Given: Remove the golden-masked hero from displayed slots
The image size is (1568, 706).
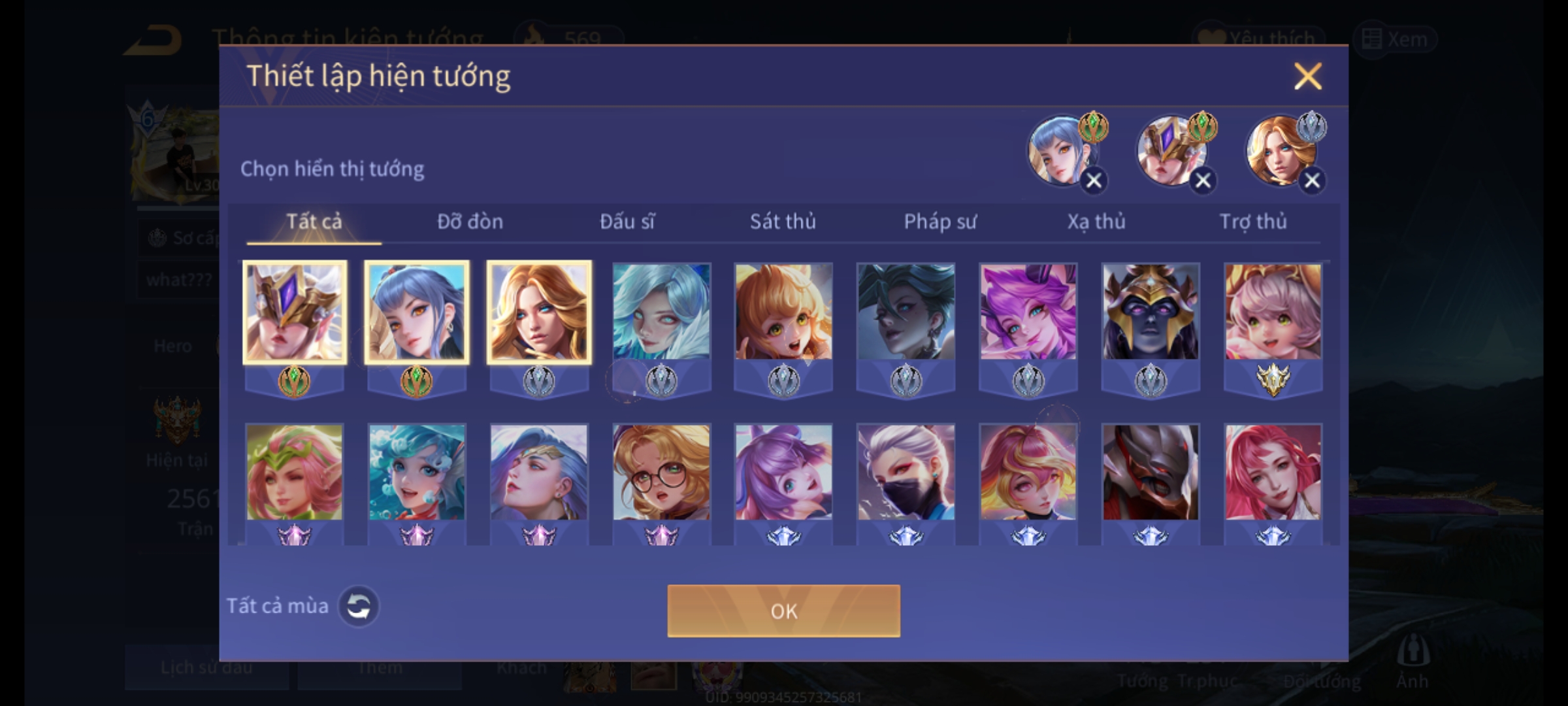Looking at the screenshot, I should point(1203,180).
